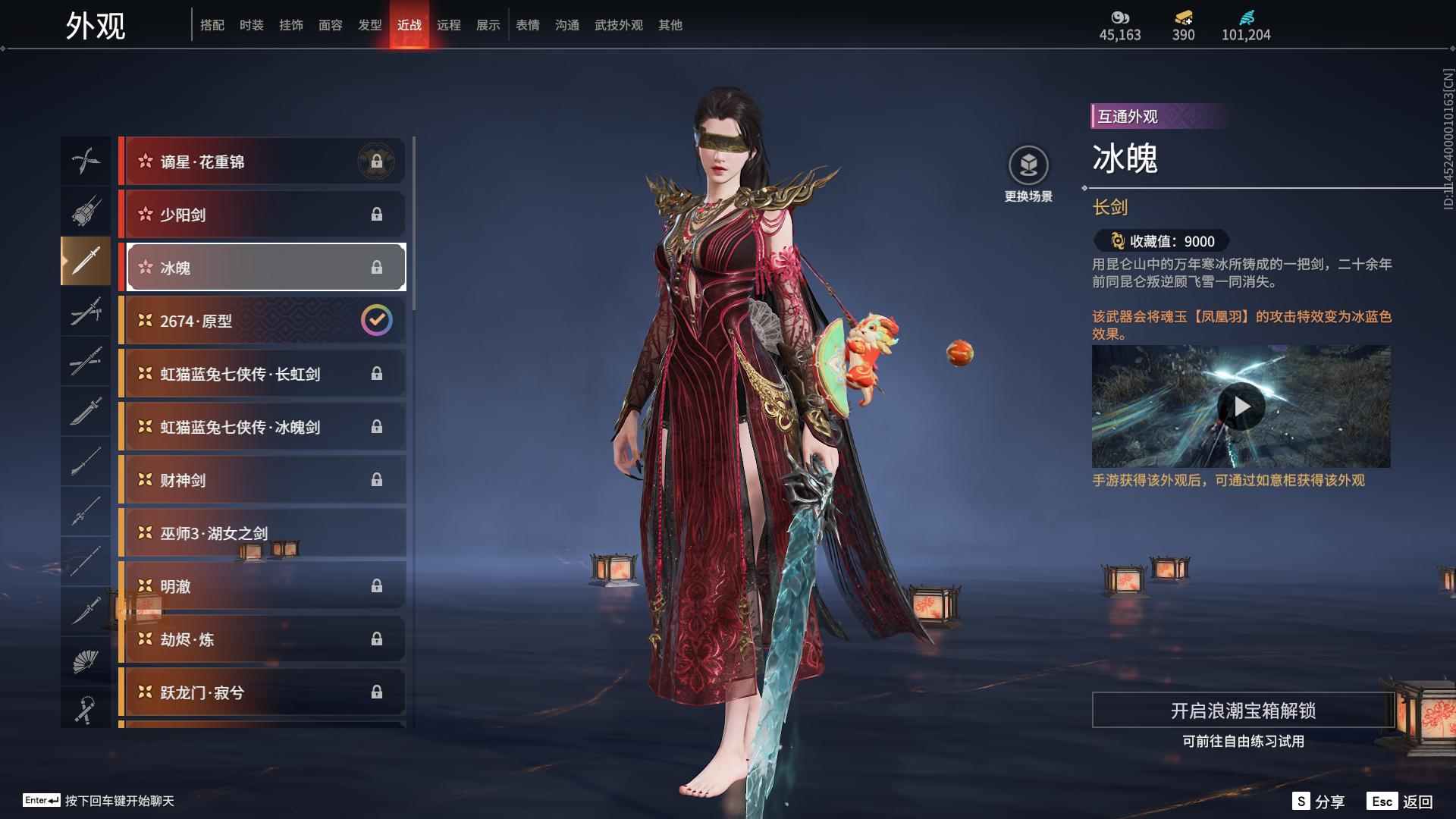Toggle the equipped checkmark on 2674·原型
Viewport: 1456px width, 819px height.
(378, 319)
